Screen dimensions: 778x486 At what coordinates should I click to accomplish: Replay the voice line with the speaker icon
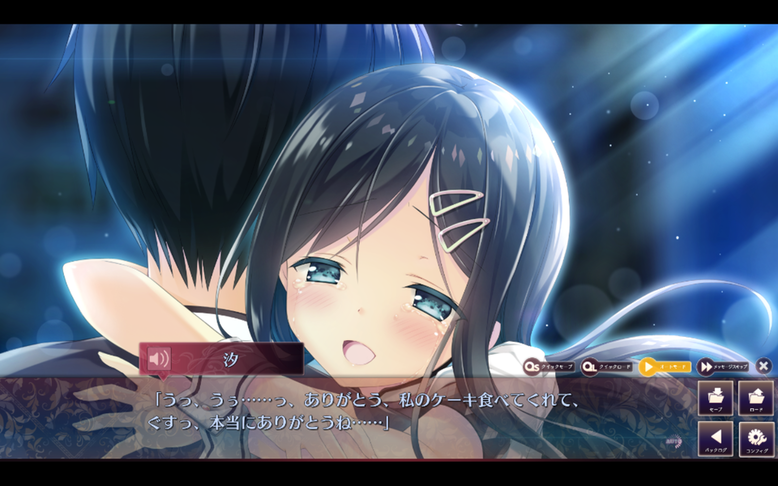(158, 358)
